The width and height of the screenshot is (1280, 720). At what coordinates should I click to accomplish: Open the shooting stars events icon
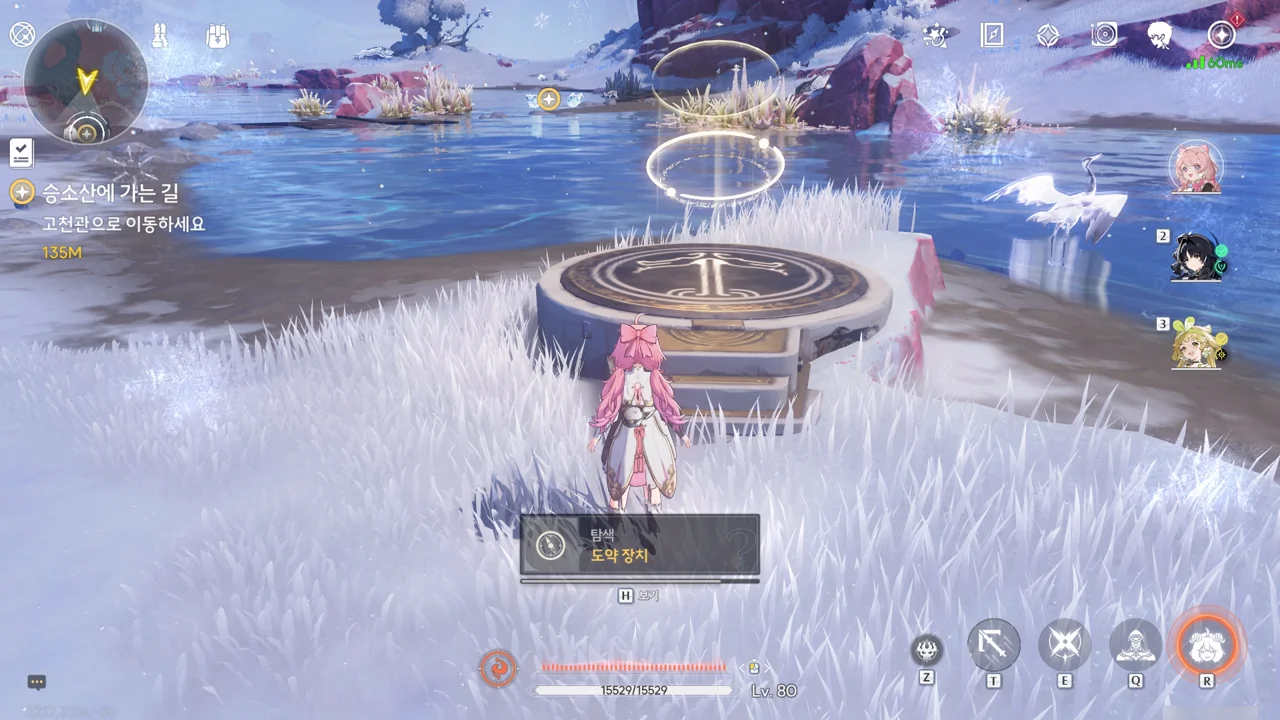point(937,36)
